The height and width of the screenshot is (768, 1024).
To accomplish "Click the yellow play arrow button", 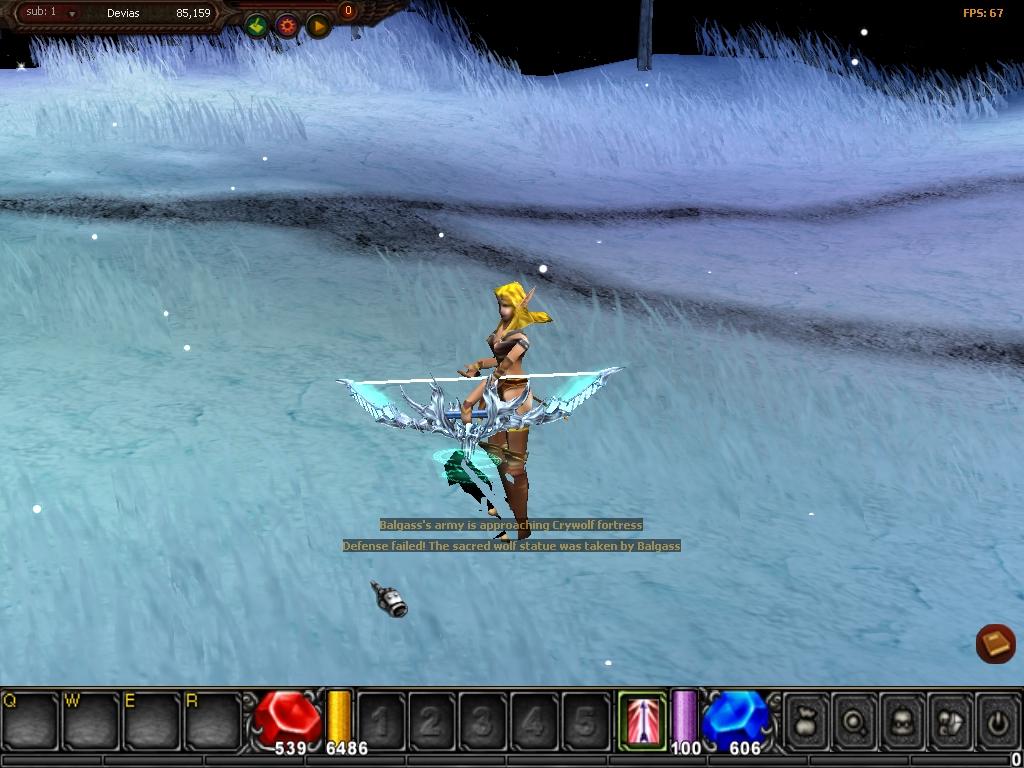I will [x=318, y=26].
